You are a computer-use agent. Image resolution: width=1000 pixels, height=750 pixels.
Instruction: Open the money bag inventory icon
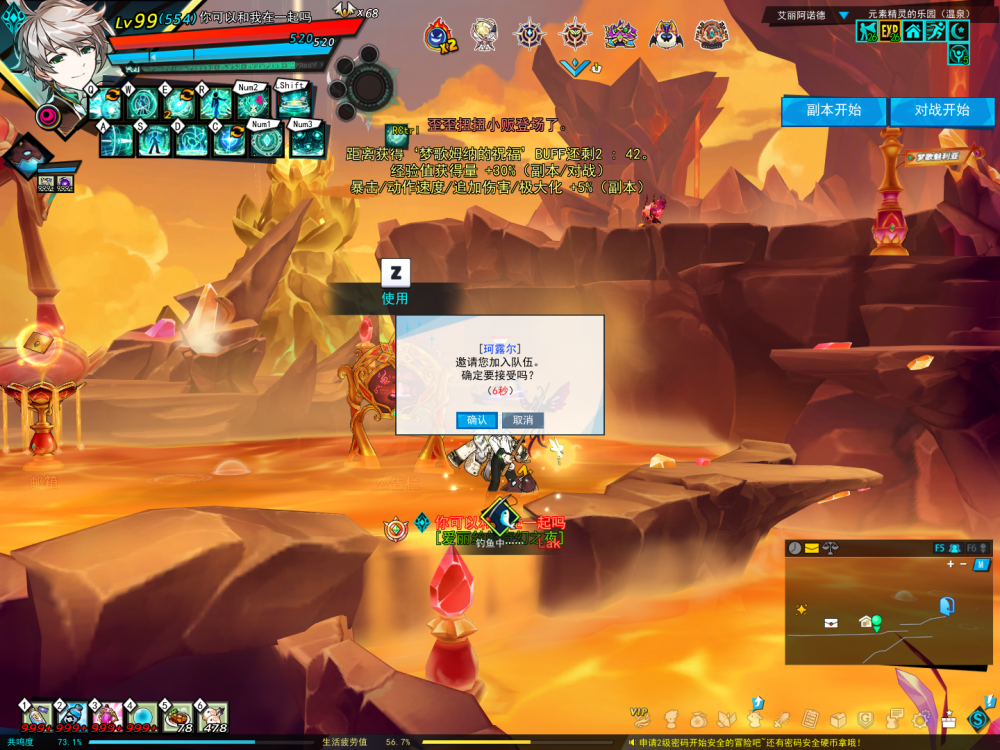click(x=698, y=719)
